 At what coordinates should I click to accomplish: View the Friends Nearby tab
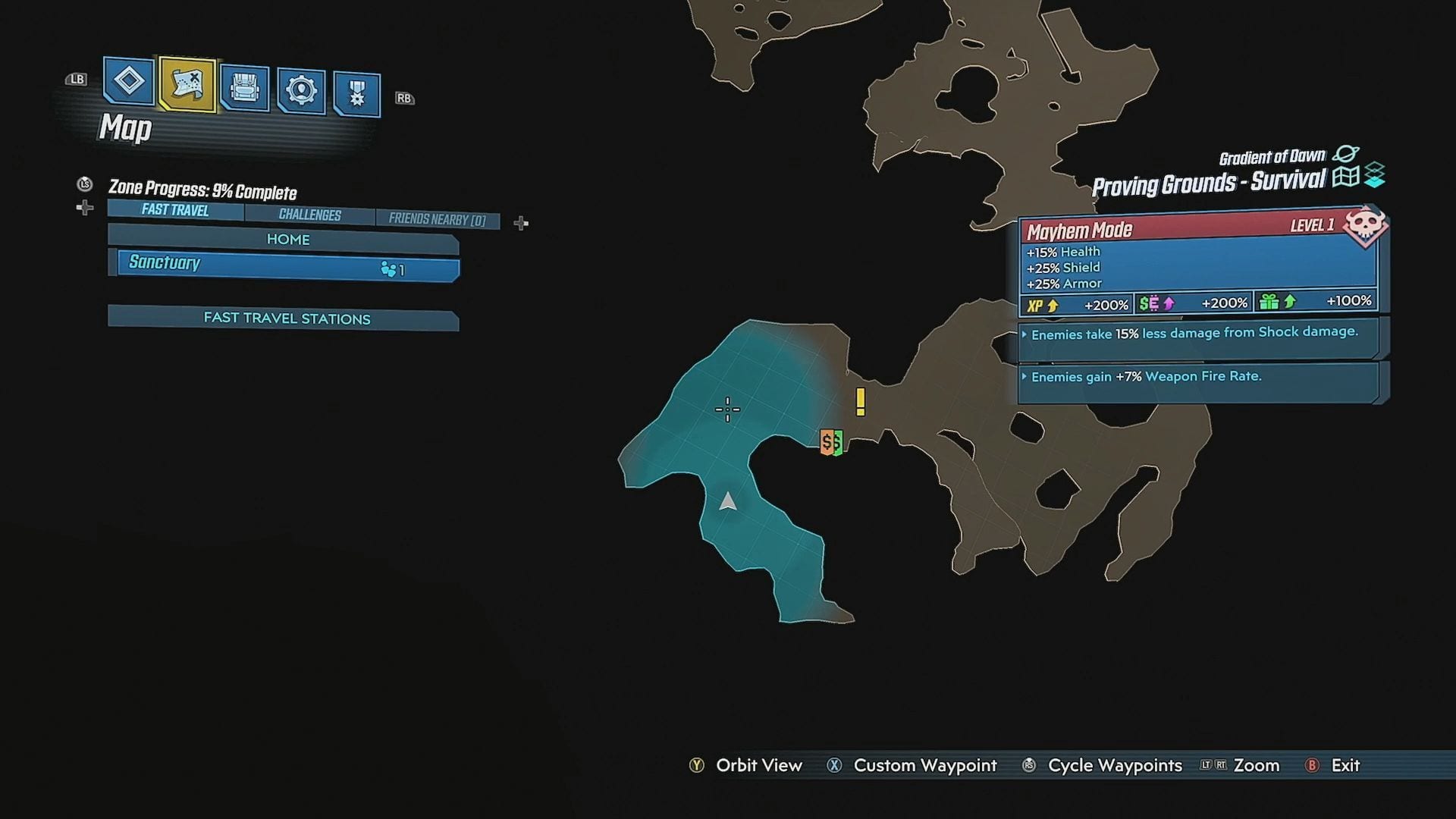point(437,219)
